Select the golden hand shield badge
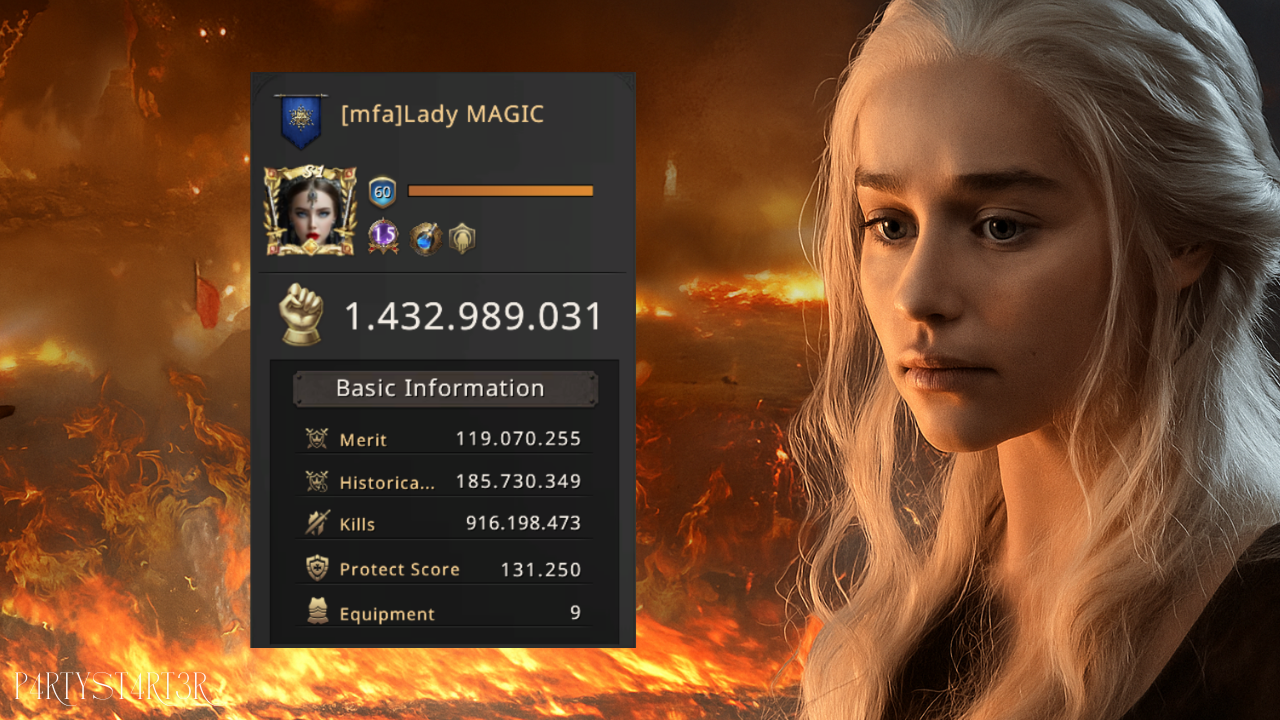 [x=462, y=238]
